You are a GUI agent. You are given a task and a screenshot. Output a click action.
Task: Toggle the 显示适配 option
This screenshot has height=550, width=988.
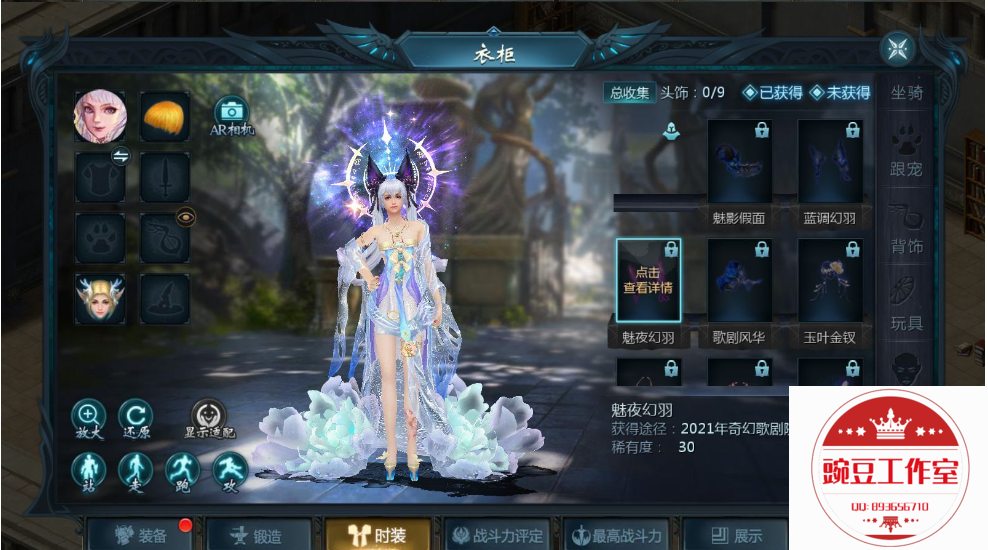point(209,418)
